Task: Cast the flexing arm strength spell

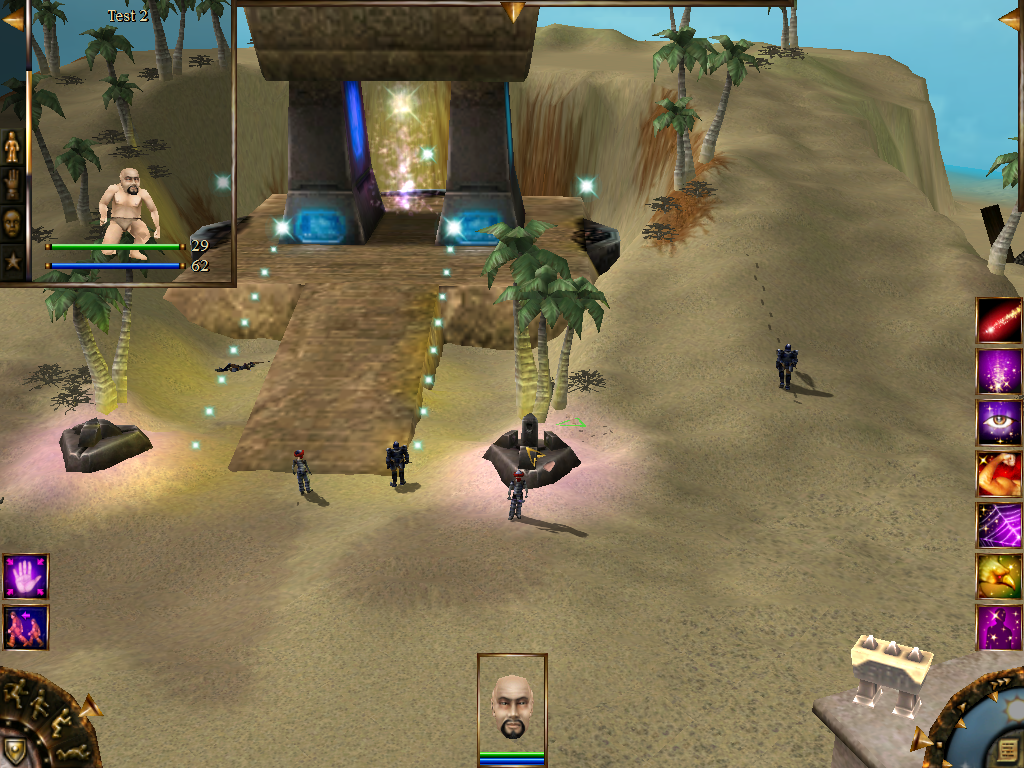Action: (x=999, y=474)
